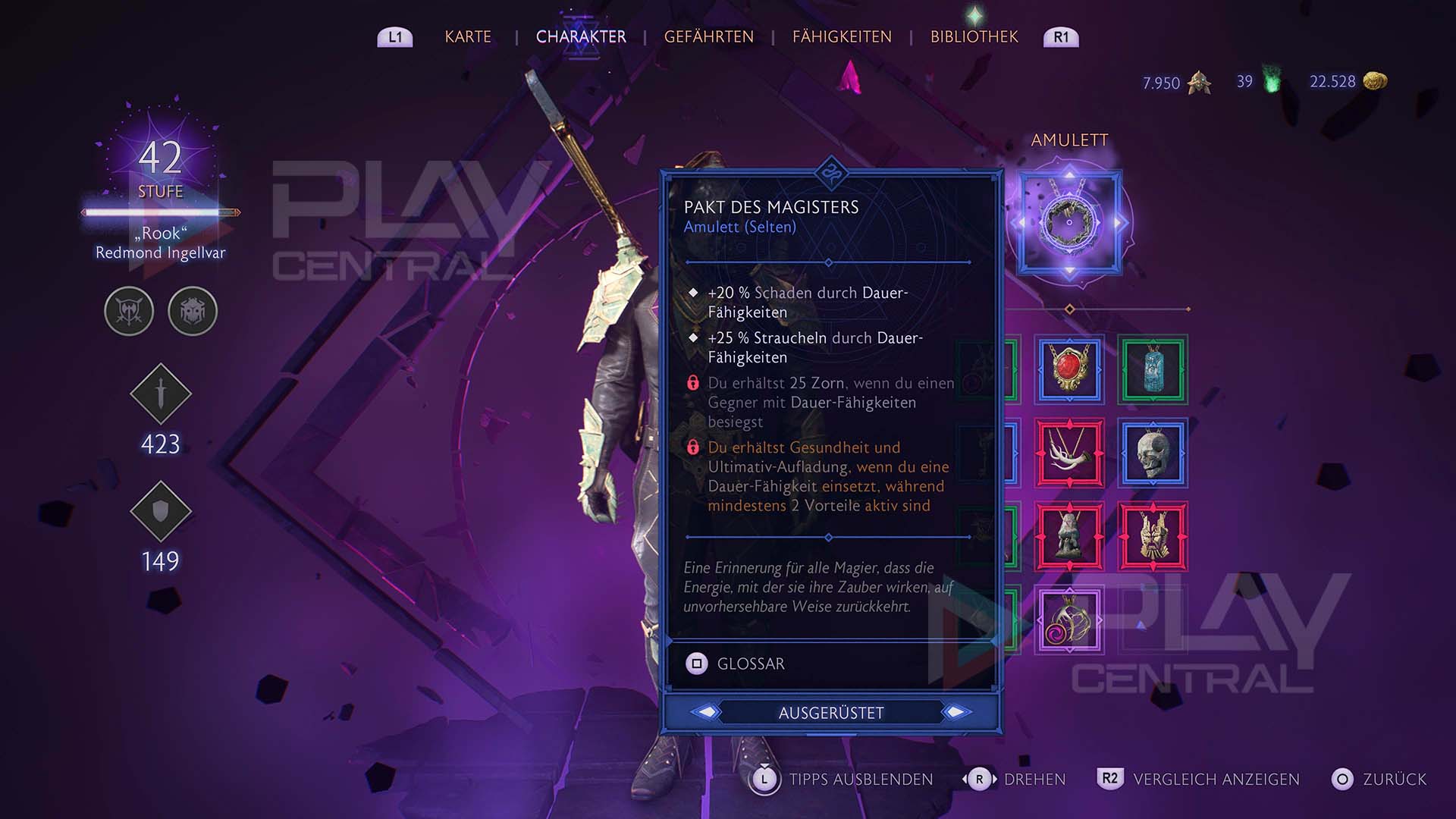Image resolution: width=1456 pixels, height=819 pixels.
Task: Select the crossed weapons class icon
Action: point(129,311)
